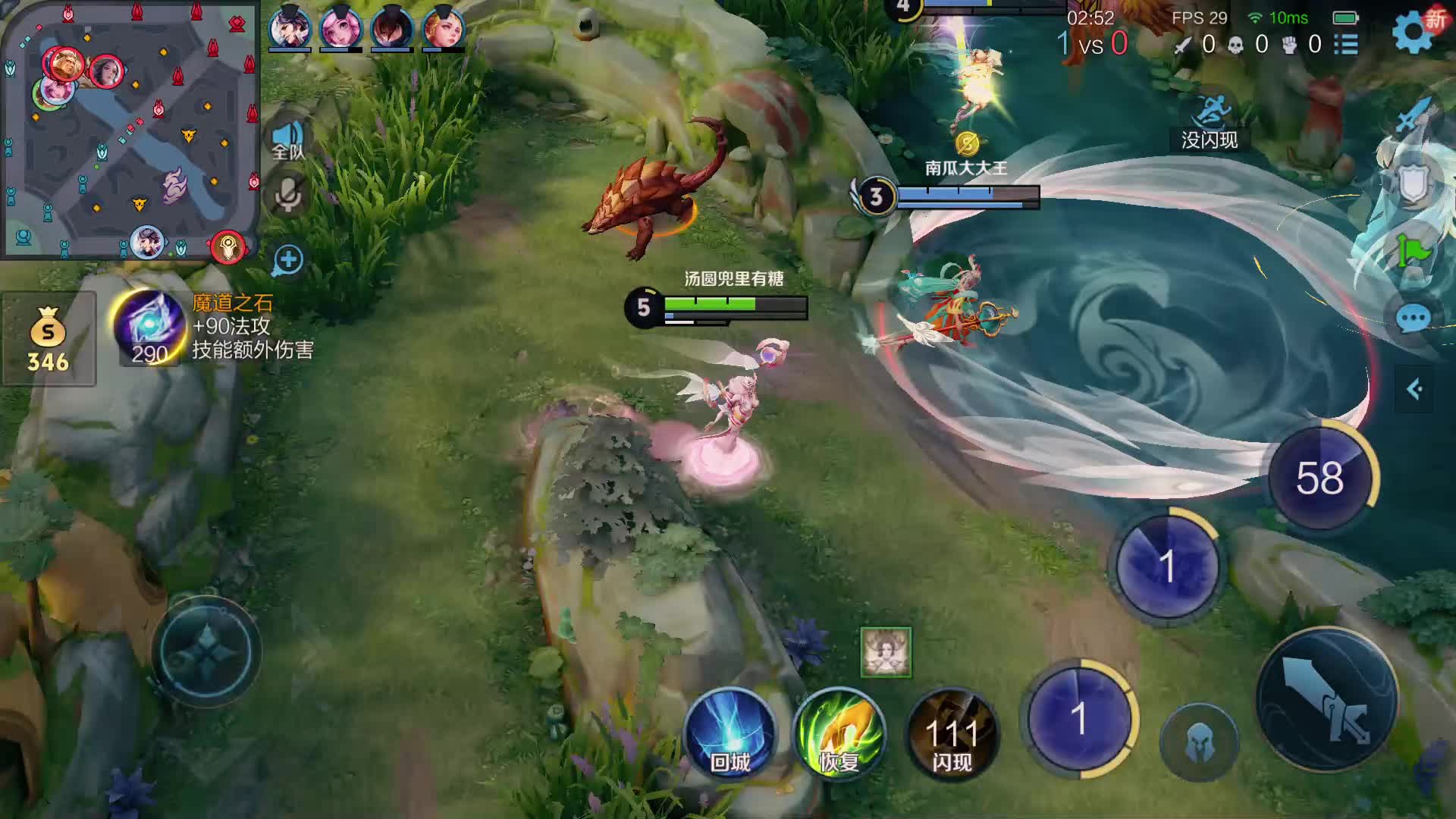Activate the 回城 recall spell

[730, 733]
